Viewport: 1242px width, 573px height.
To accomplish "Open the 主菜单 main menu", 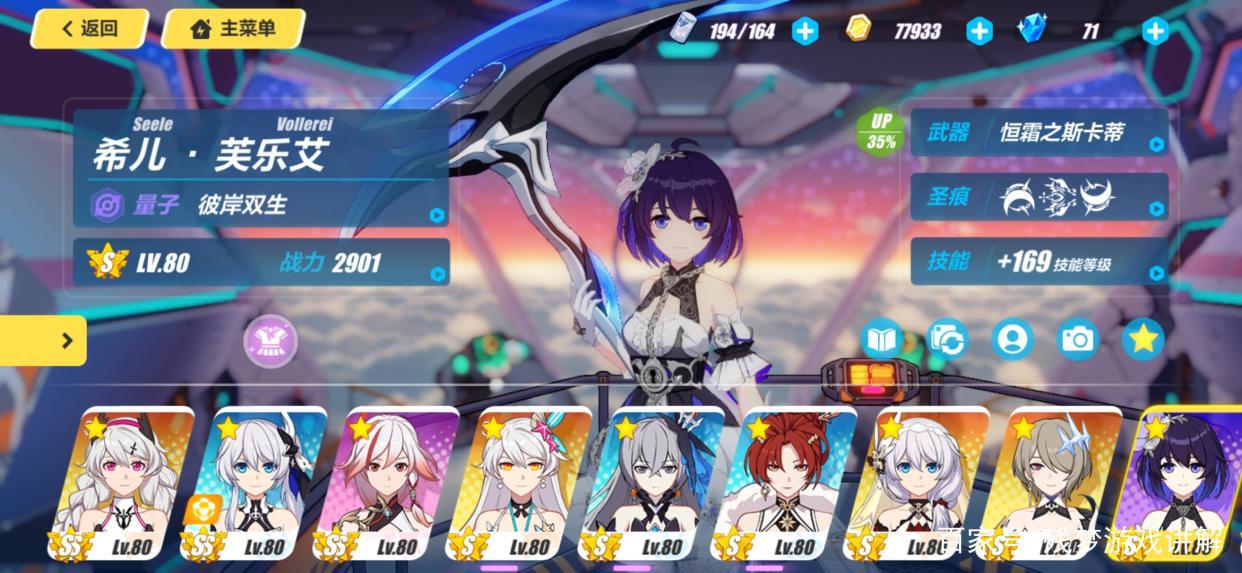I will (232, 29).
